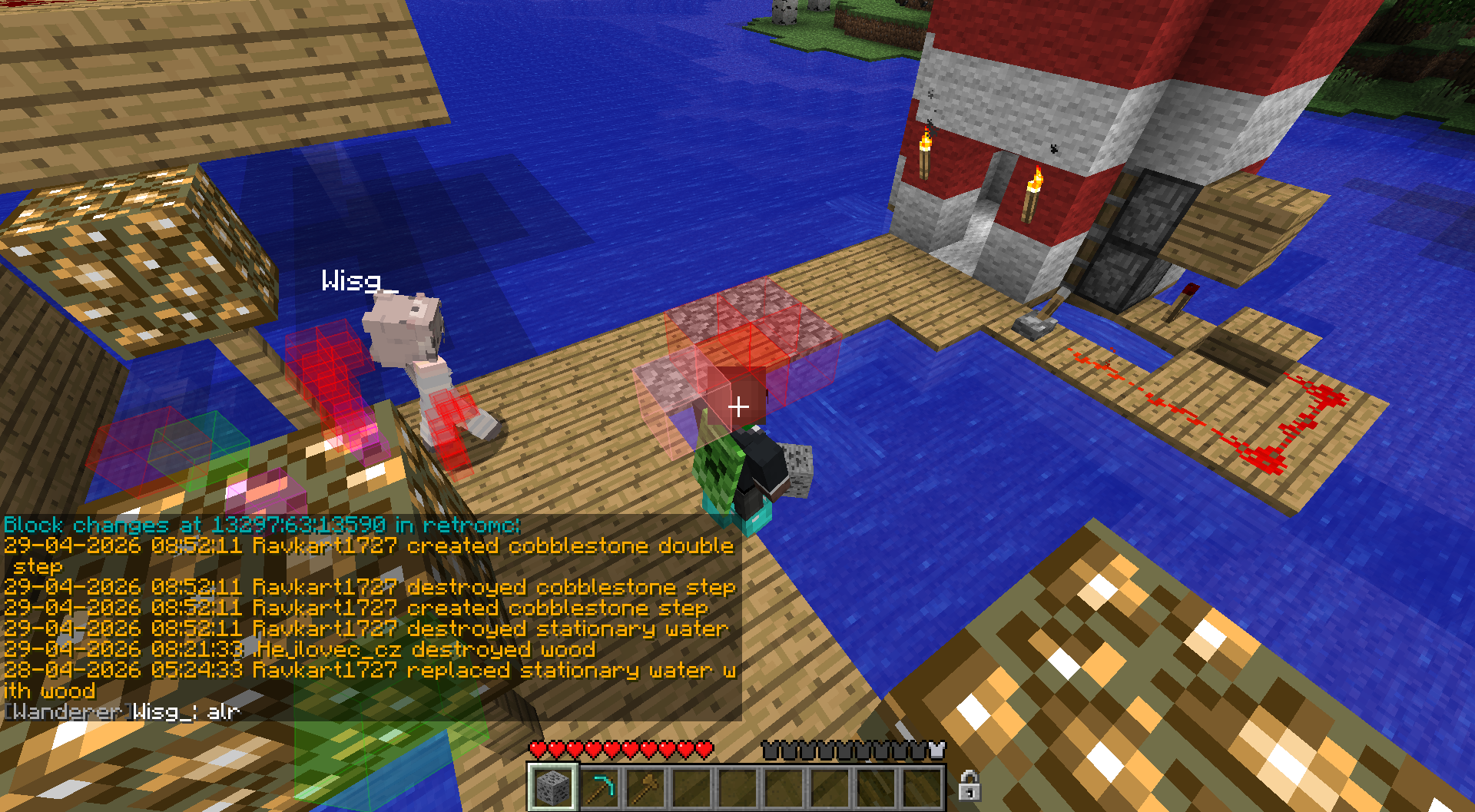Select the speckled gray stone block slot

coord(552,787)
